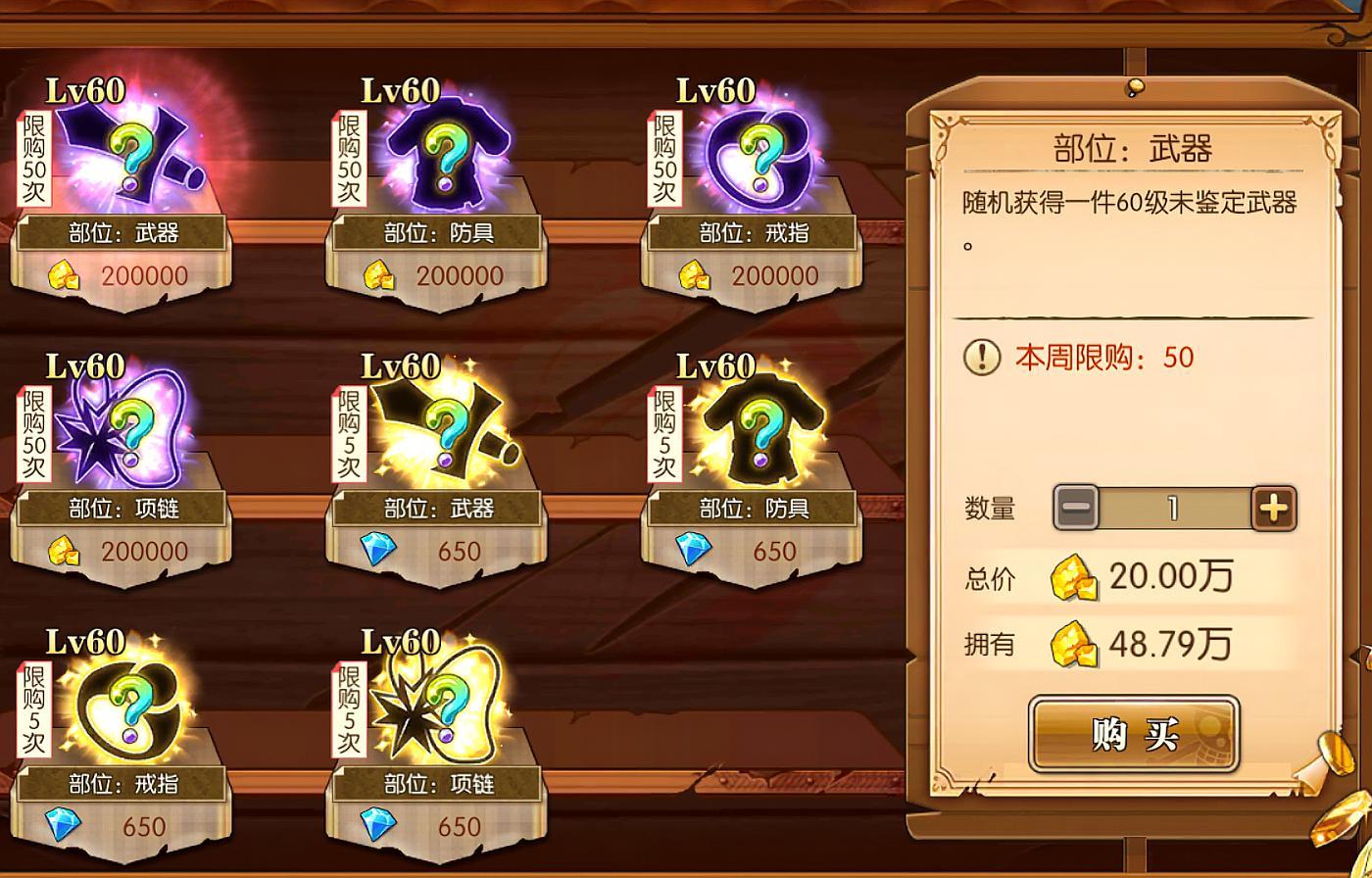Click the 随机获得一件60级未鉴定武器 description text
The height and width of the screenshot is (878, 1372).
1129,206
